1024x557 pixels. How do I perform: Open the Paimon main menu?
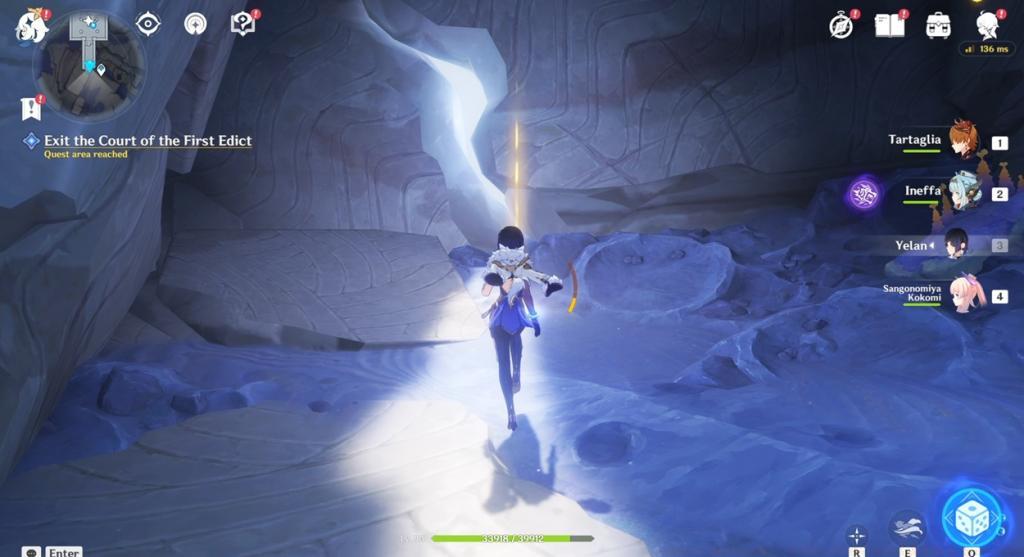click(31, 26)
